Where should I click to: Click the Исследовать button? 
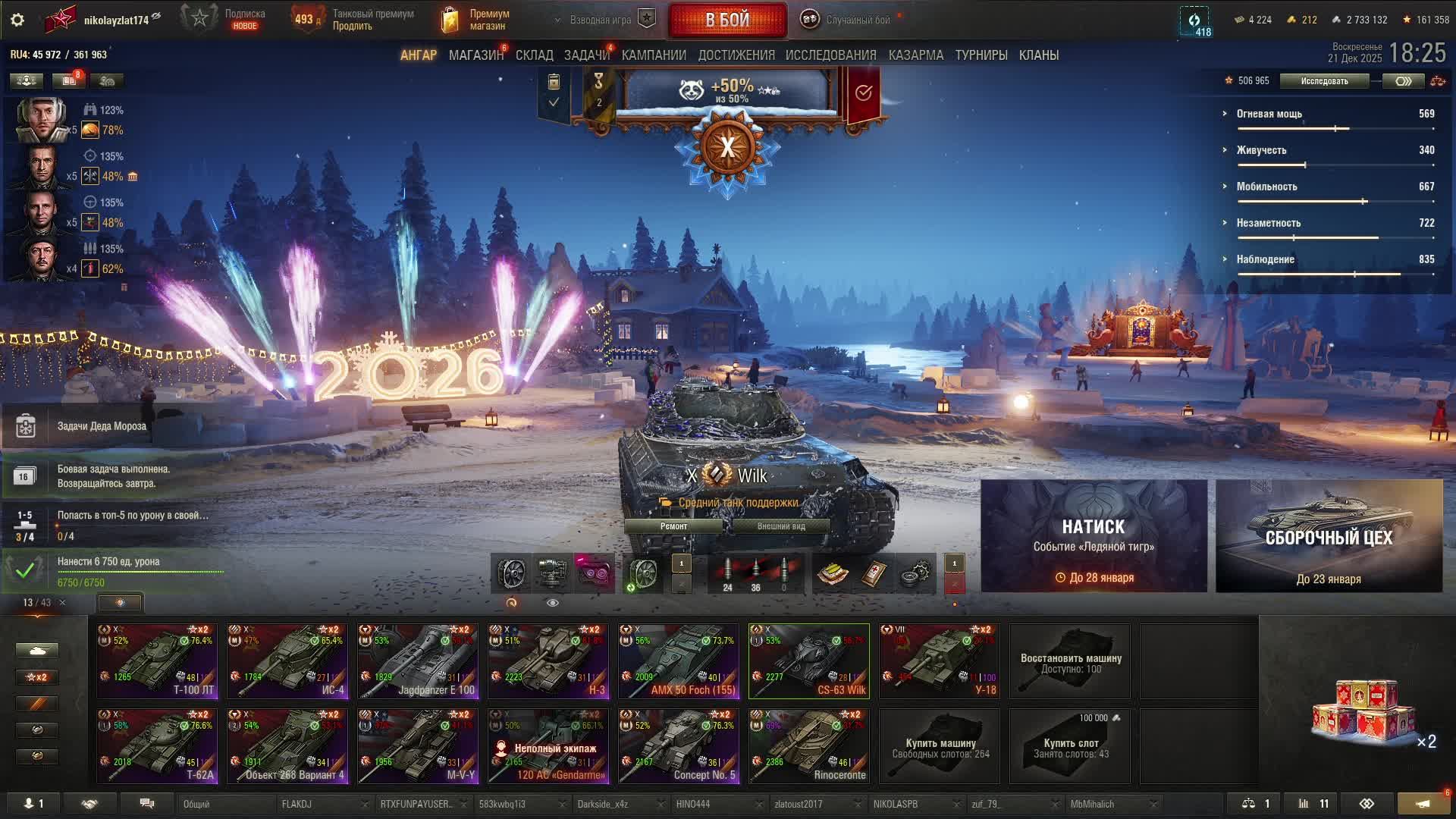click(1324, 81)
